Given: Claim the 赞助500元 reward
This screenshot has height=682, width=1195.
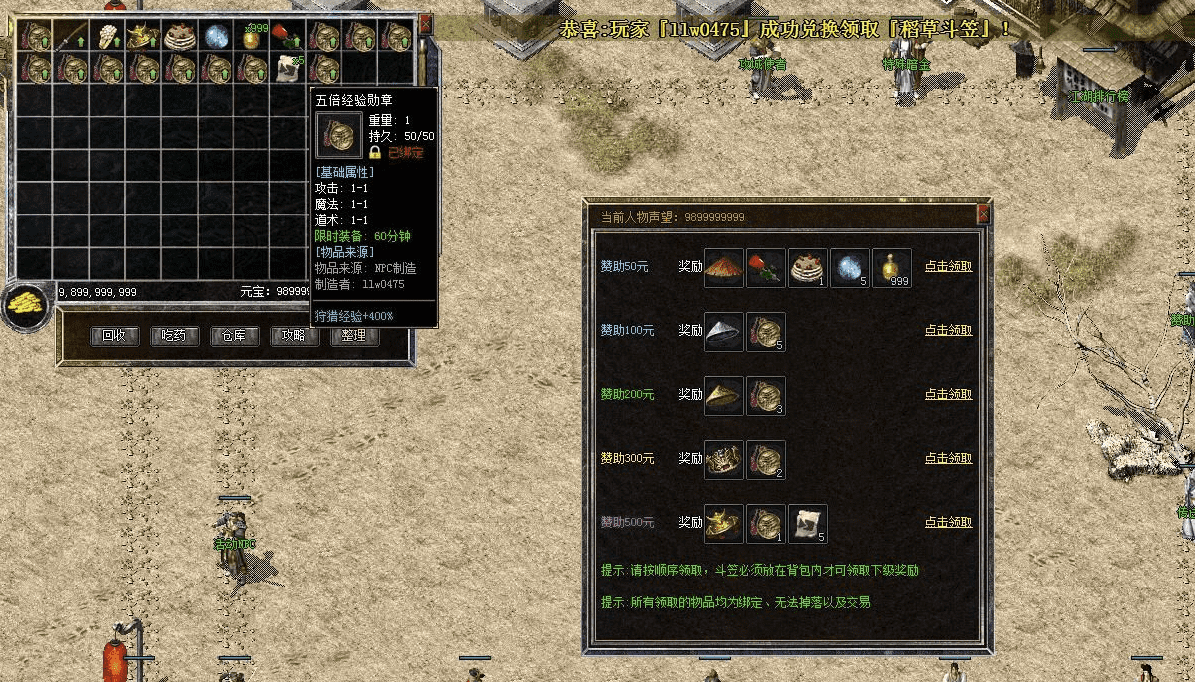Looking at the screenshot, I should pyautogui.click(x=948, y=522).
